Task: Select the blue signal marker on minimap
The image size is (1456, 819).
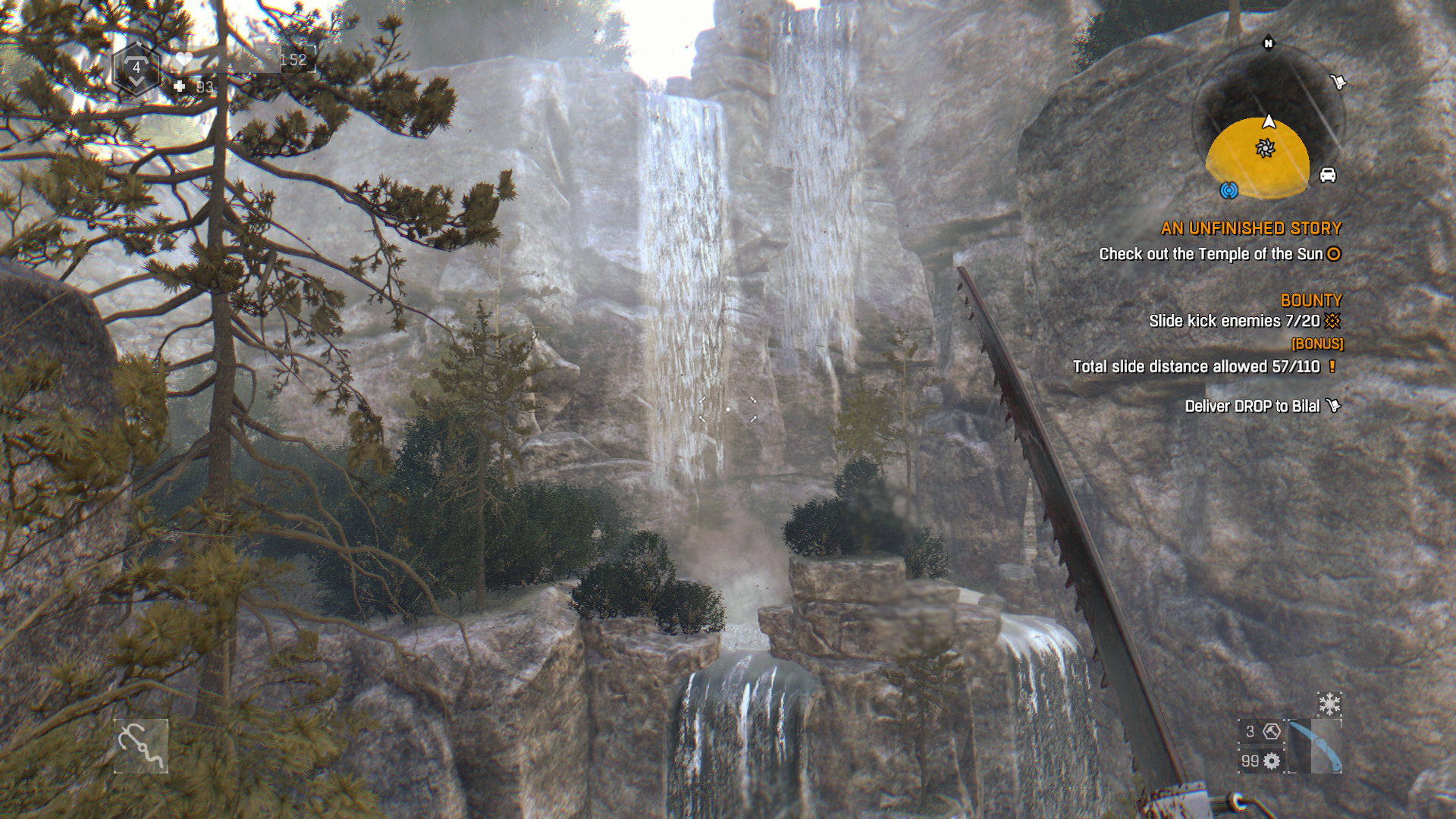Action: (x=1228, y=190)
